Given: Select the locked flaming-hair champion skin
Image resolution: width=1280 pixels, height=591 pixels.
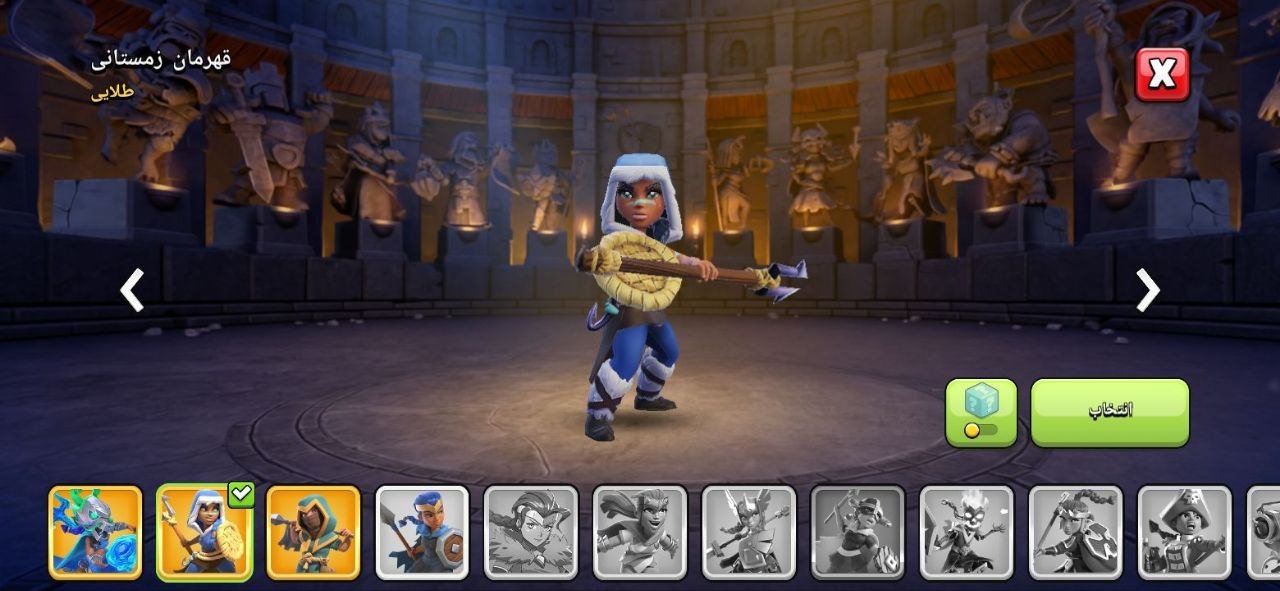Looking at the screenshot, I should [x=966, y=532].
